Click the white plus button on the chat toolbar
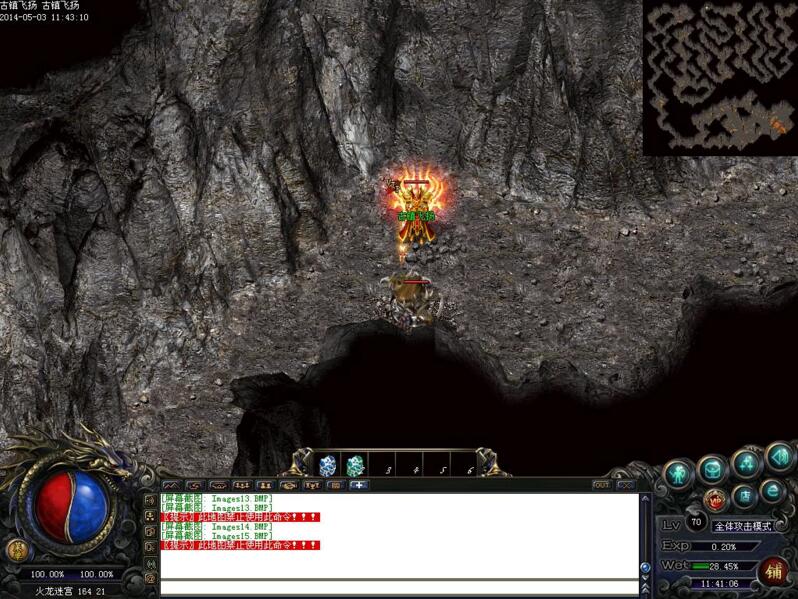The height and width of the screenshot is (599, 798). click(x=358, y=485)
